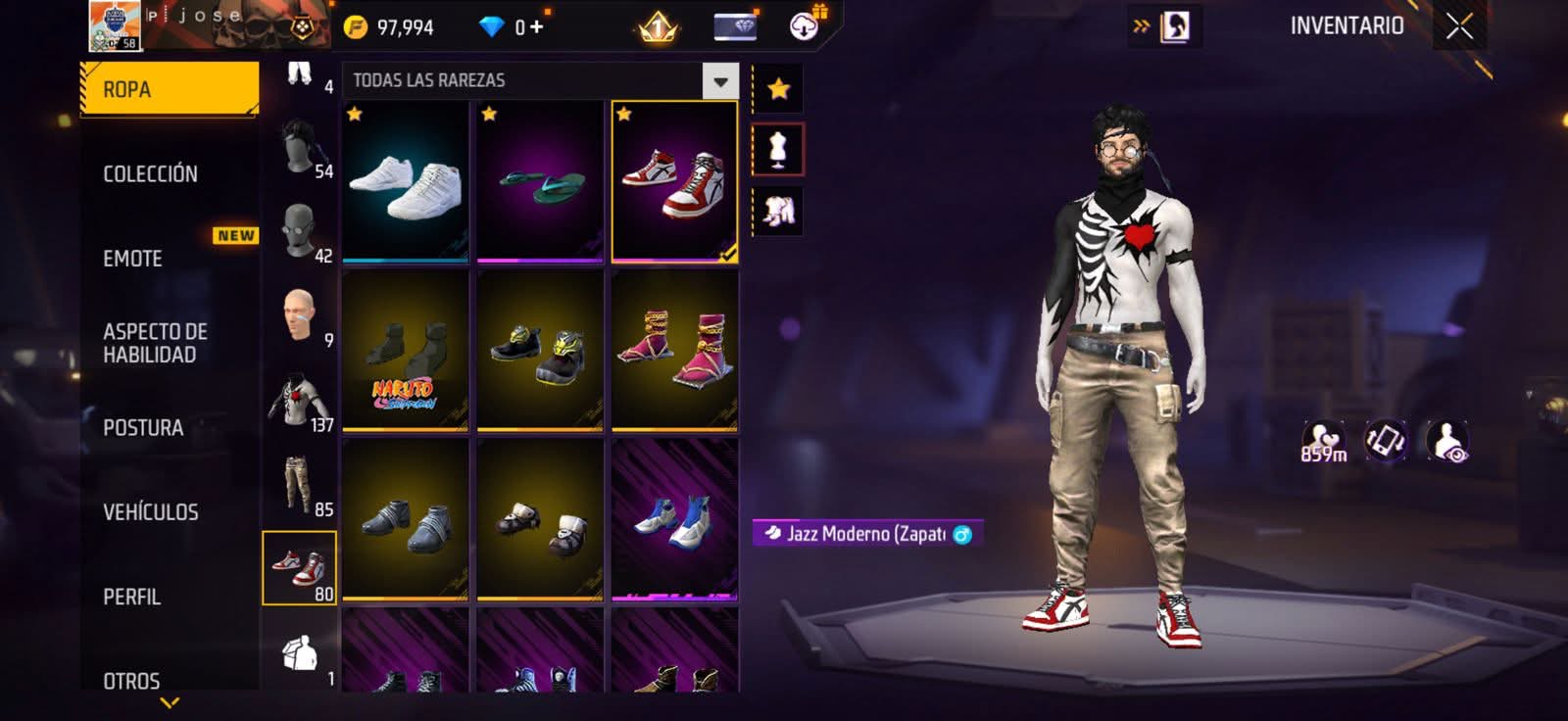Toggle the star favorites filter
This screenshot has height=721, width=1568.
coord(778,89)
